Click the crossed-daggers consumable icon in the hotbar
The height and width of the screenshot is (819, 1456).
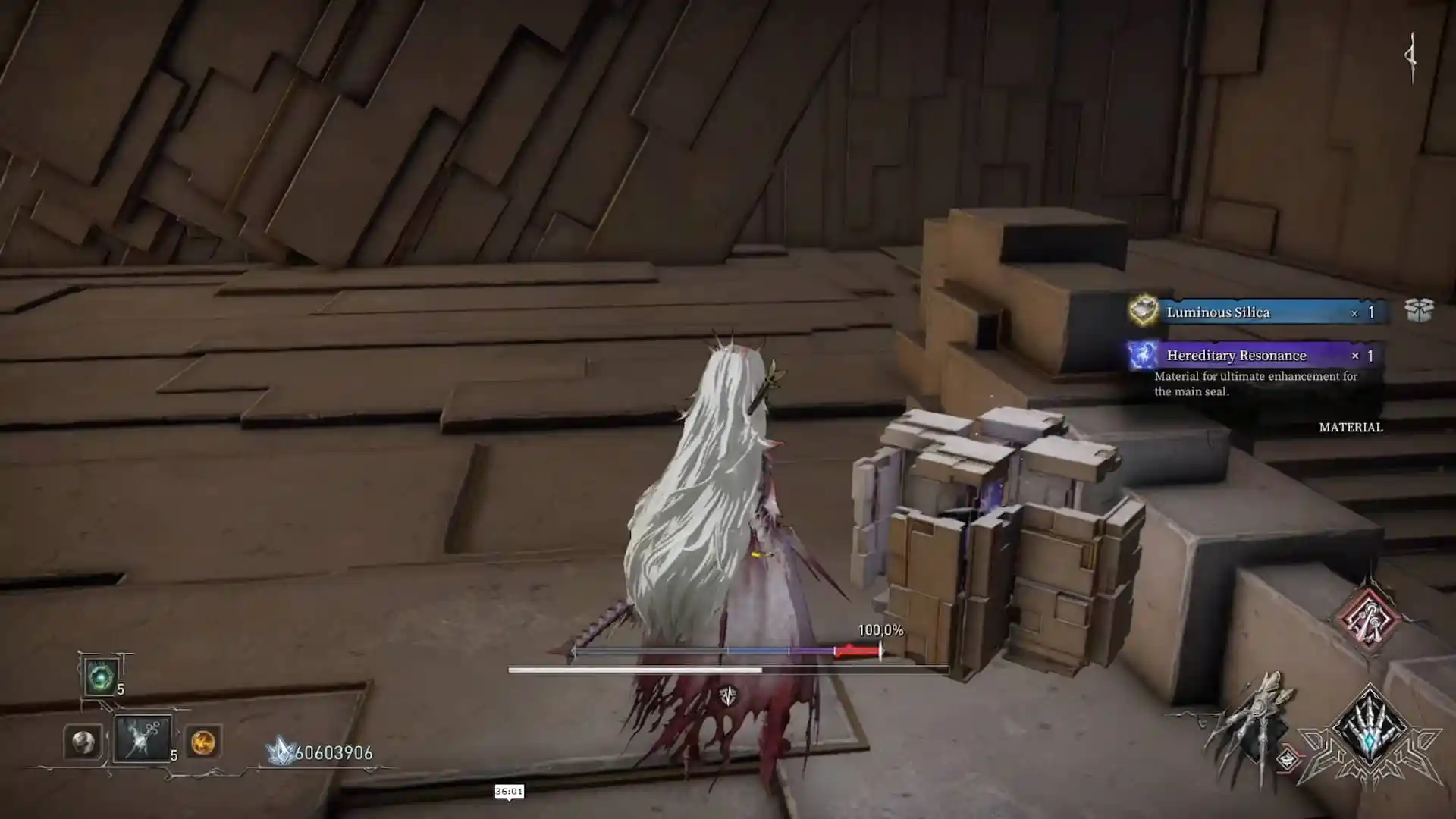[x=143, y=739]
